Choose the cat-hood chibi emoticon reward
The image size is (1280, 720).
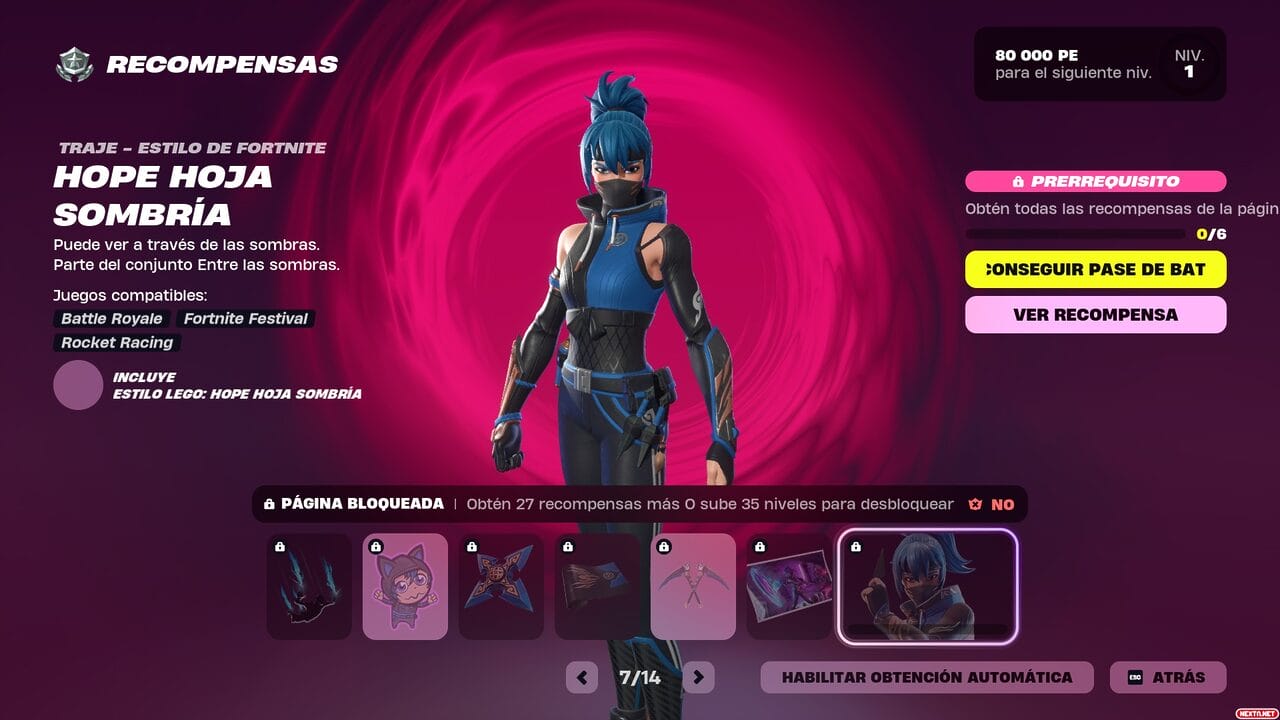click(x=405, y=587)
